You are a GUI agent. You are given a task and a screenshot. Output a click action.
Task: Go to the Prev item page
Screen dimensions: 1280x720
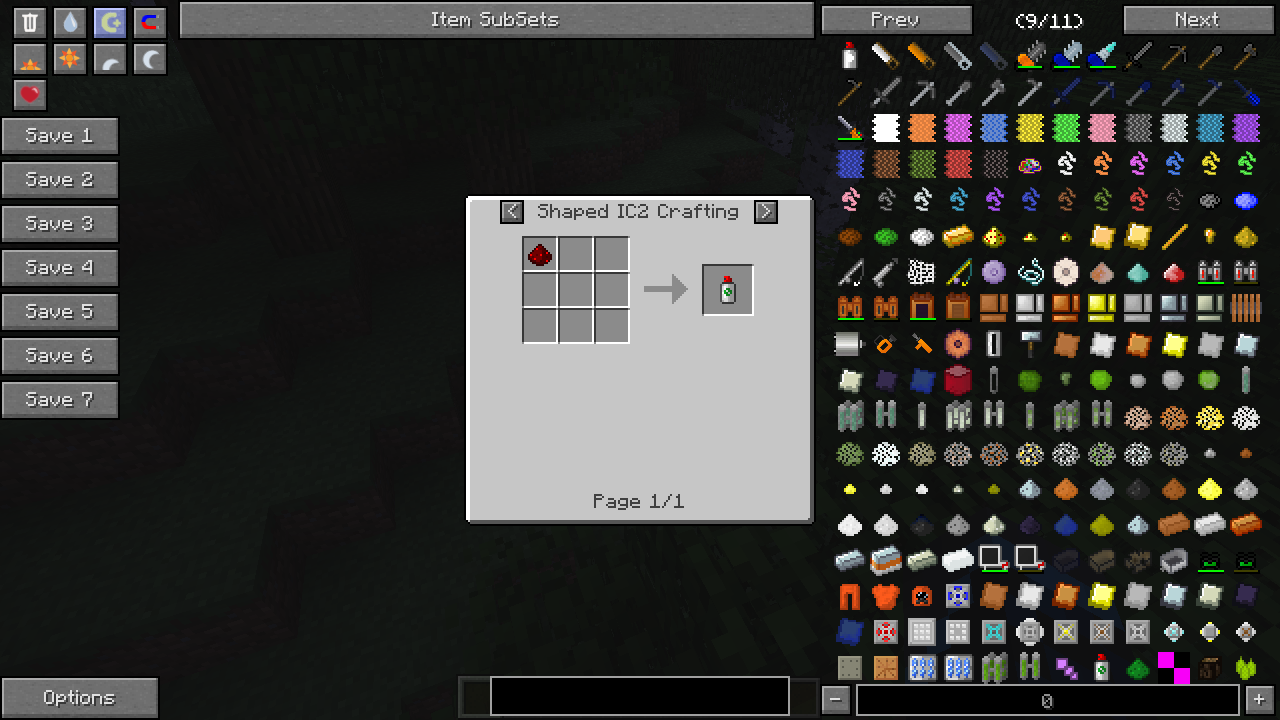pos(895,20)
